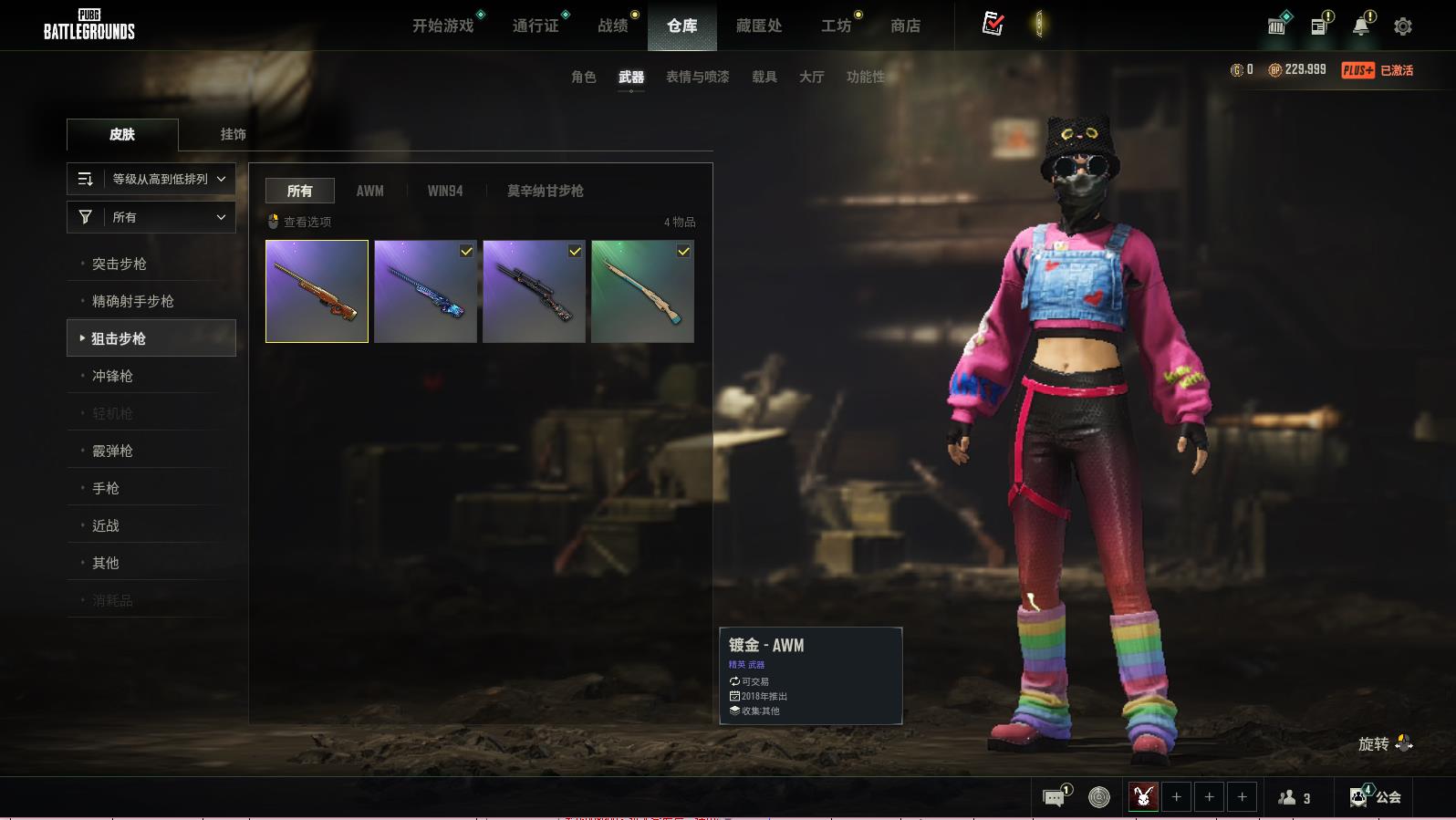The image size is (1456, 820).
Task: Open the 工坊 workshop page
Action: tap(836, 26)
